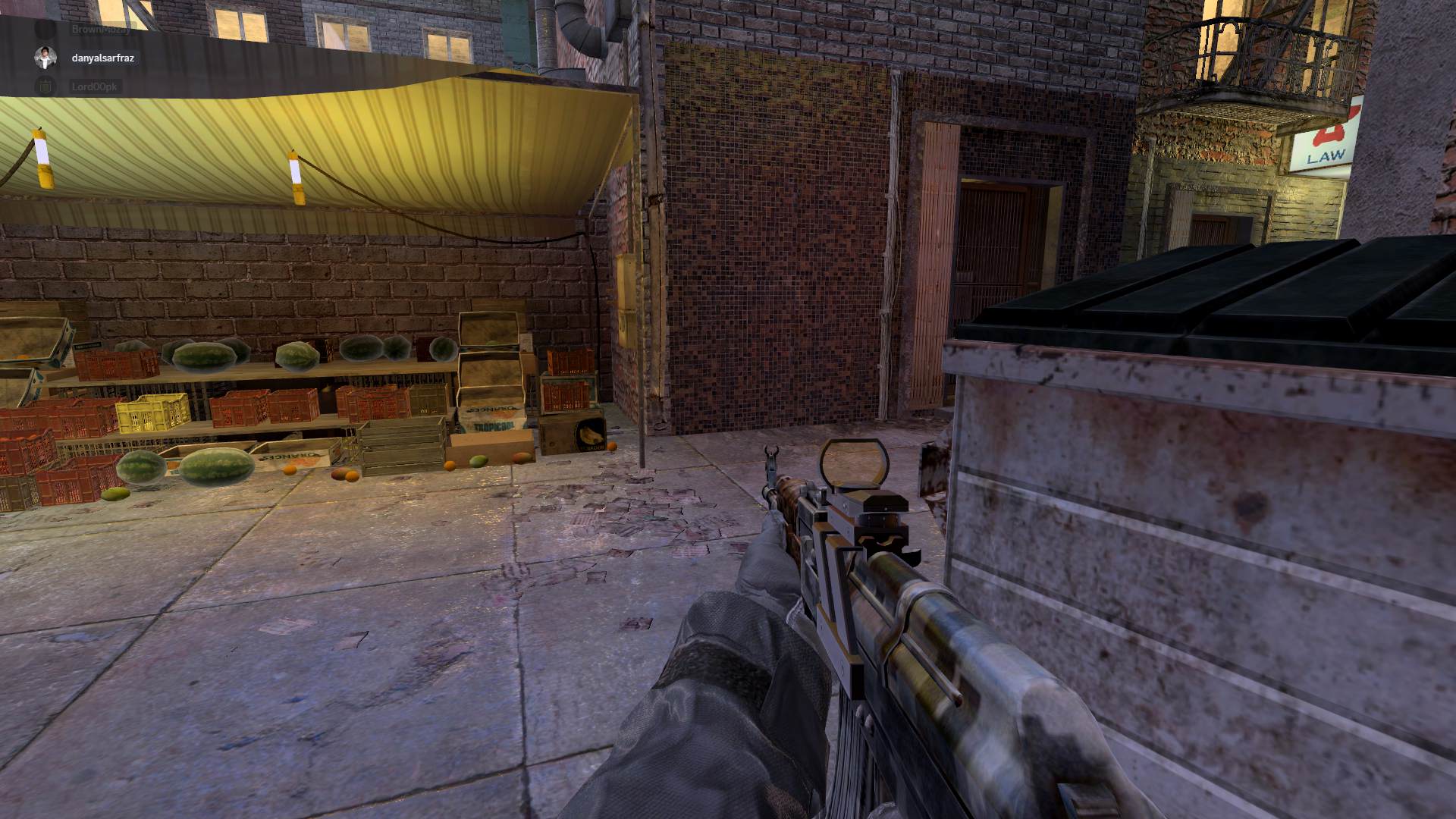Screen dimensions: 1456x819
Task: Select danyalsarfraz in the voice overlay
Action: tap(102, 58)
